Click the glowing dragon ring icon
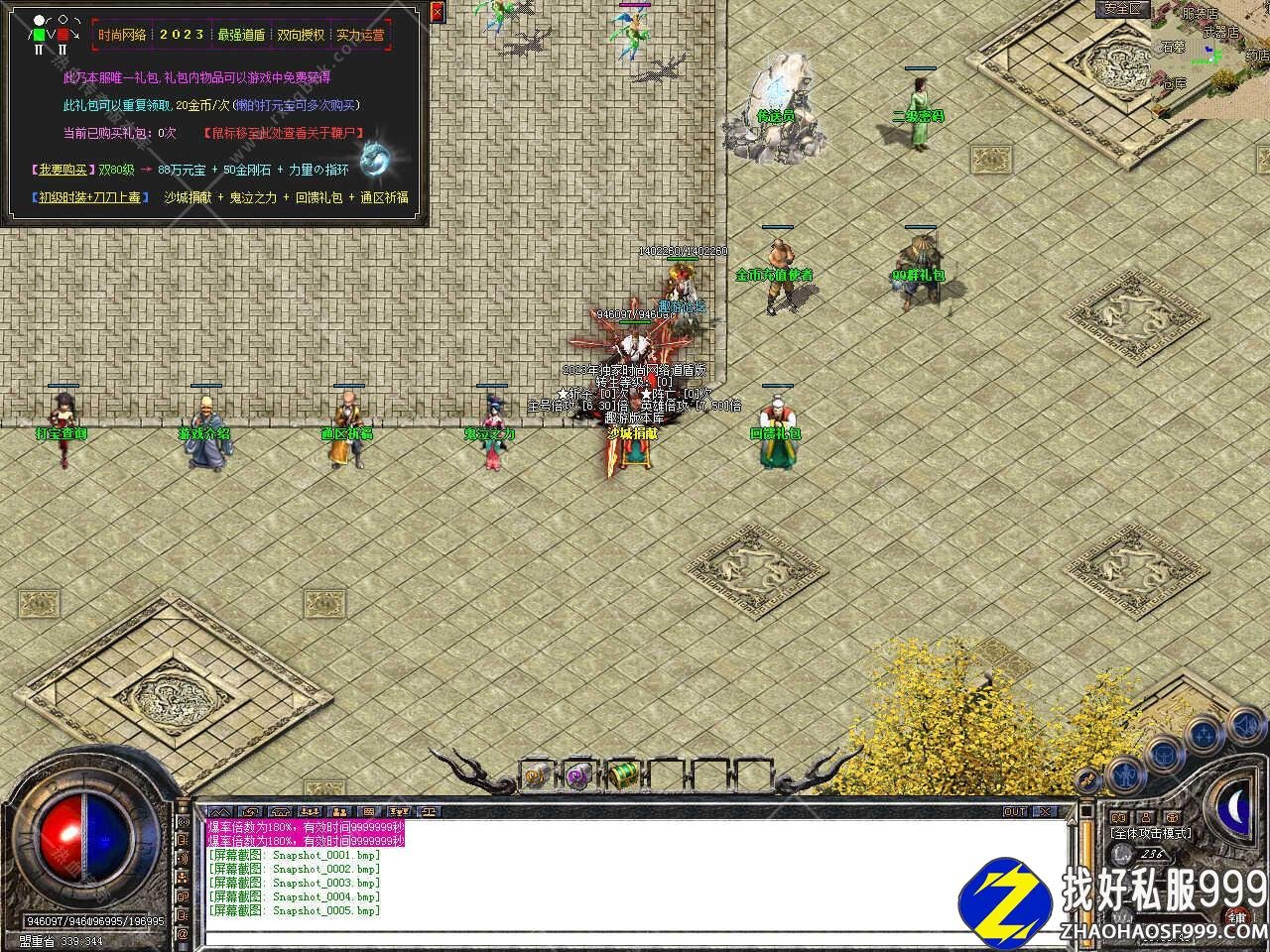 click(377, 158)
